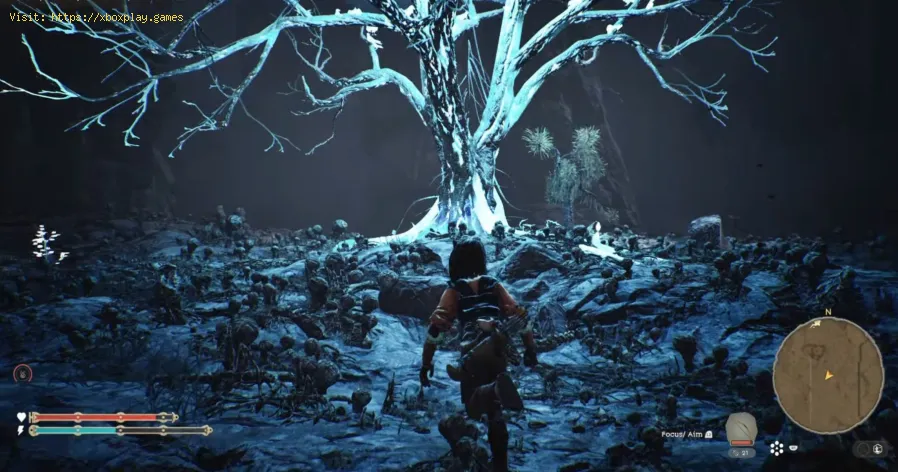Screen dimensions: 898x472
Task: Select the equipped weapon slot
Action: tap(741, 427)
